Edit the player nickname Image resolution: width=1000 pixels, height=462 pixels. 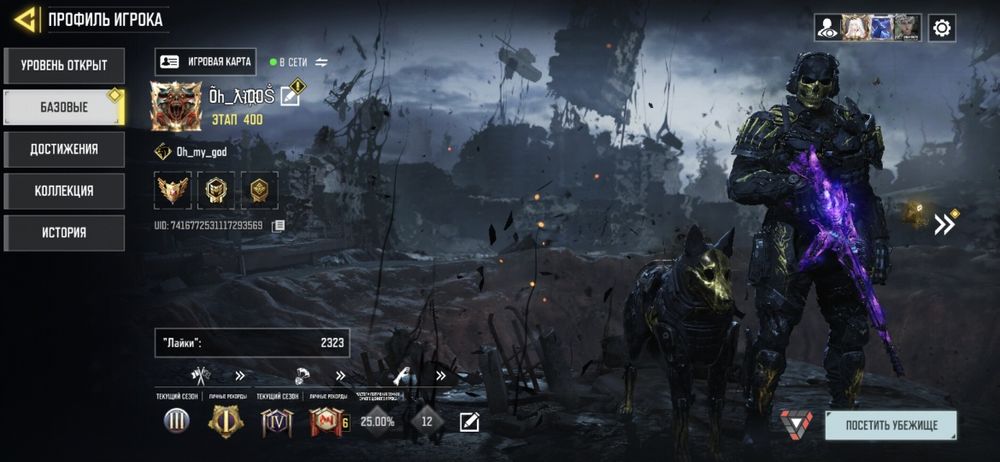click(x=290, y=96)
